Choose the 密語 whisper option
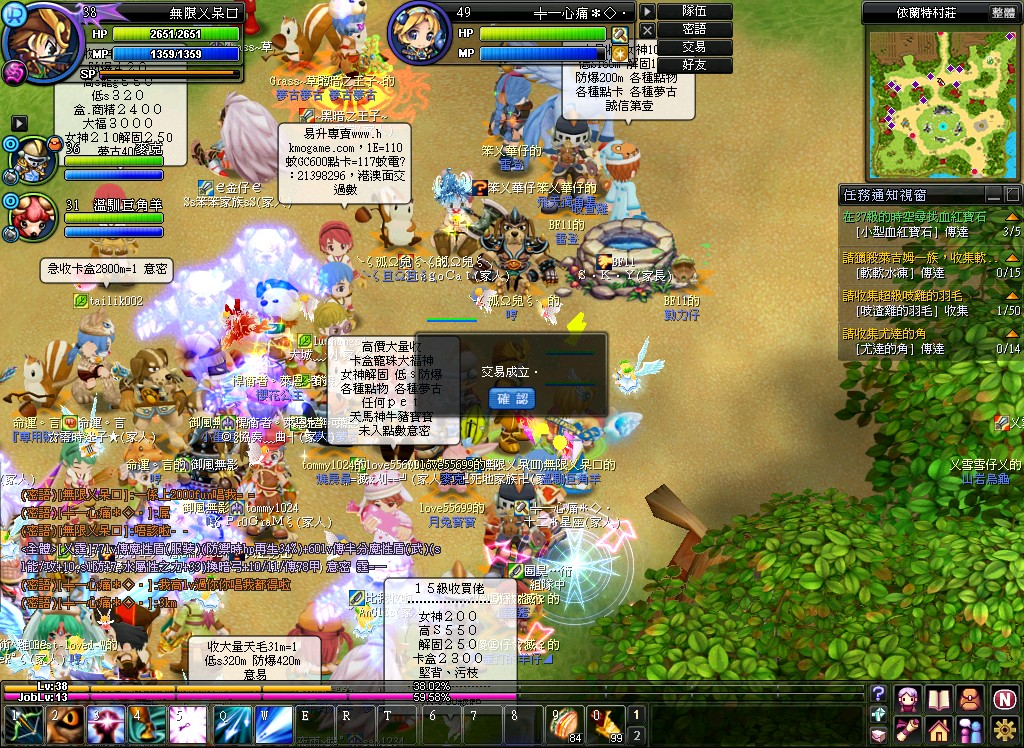 click(694, 30)
